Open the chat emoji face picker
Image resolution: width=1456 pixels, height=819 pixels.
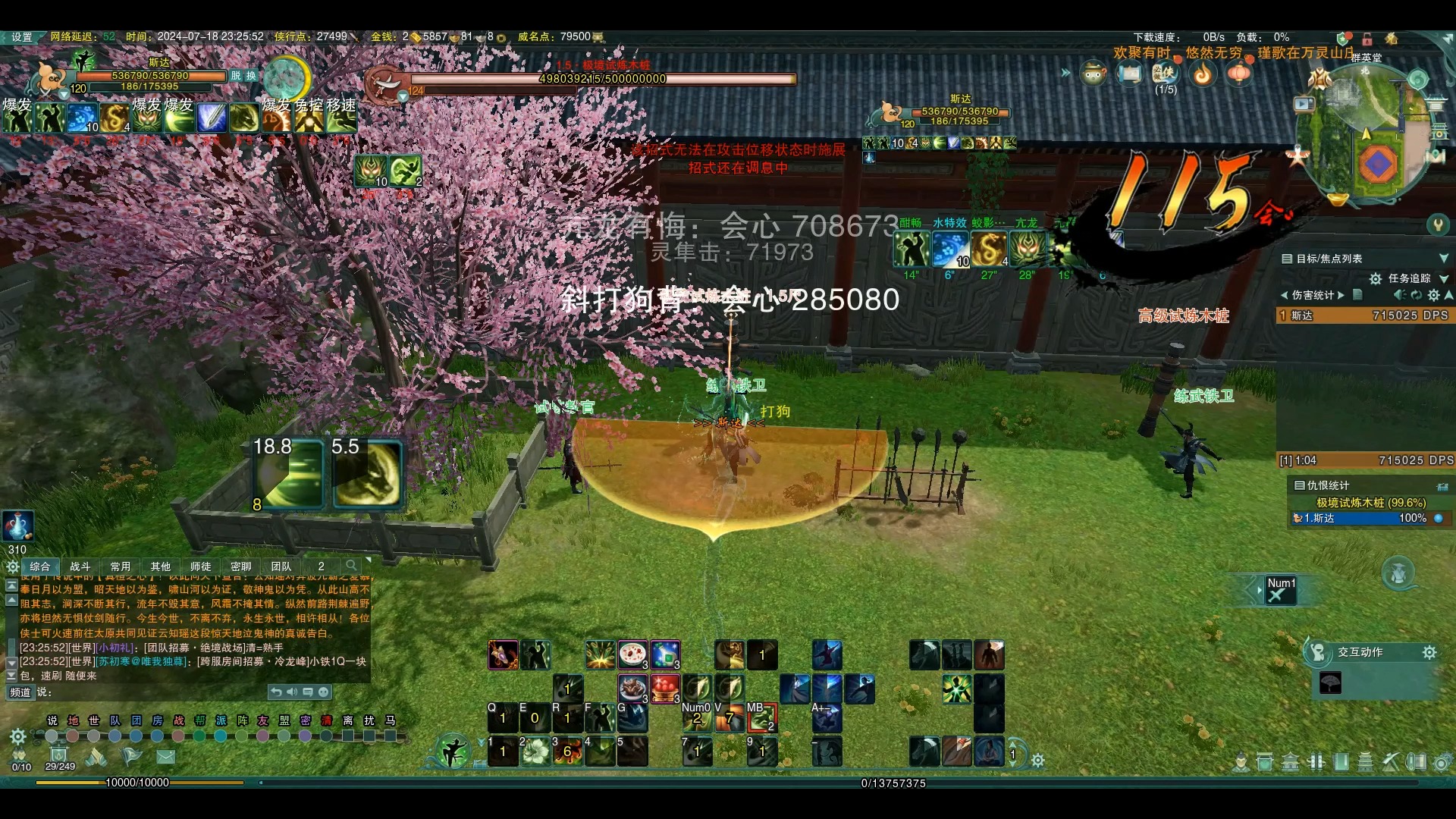coord(324,692)
